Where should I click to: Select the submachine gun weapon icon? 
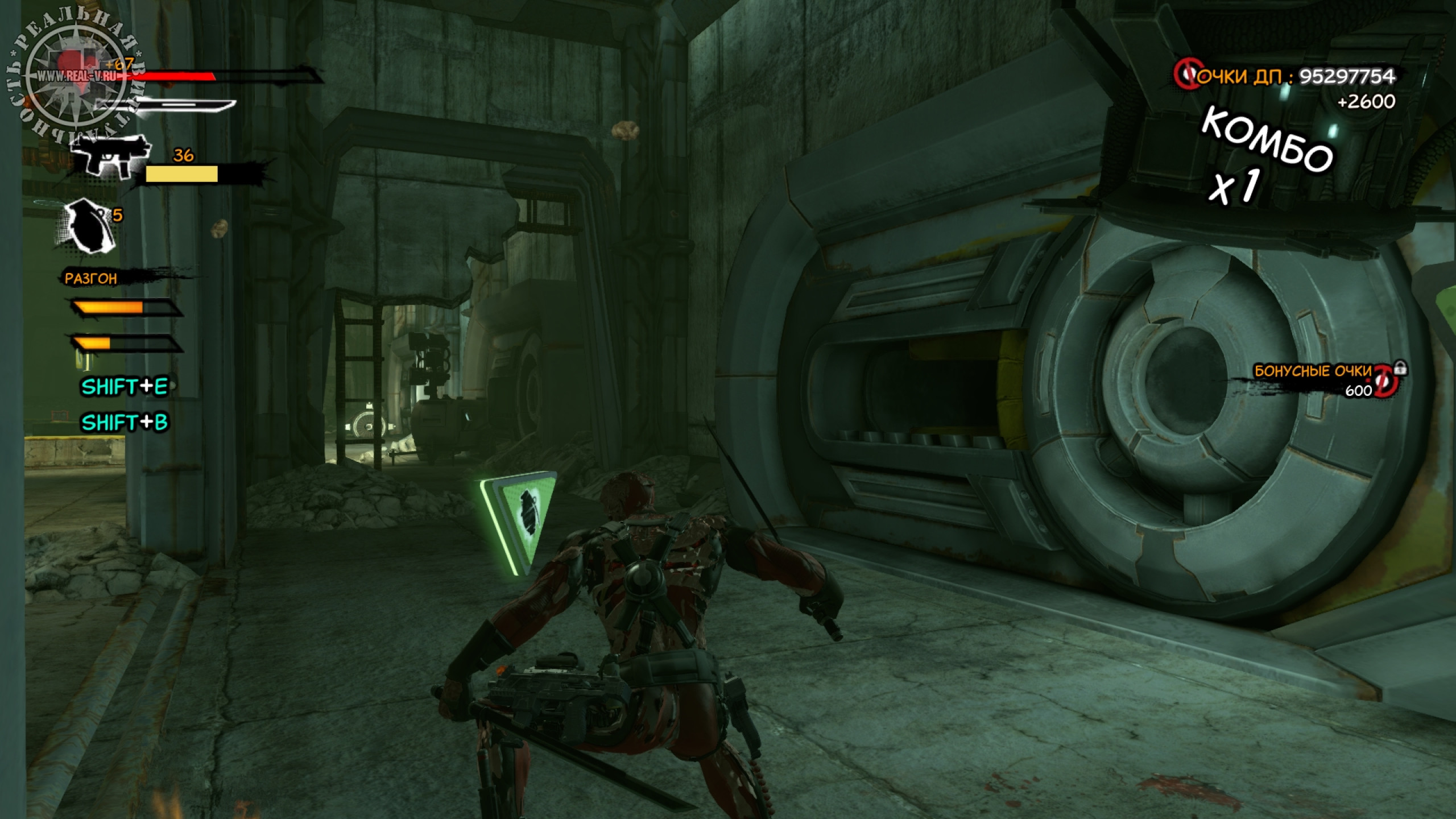click(x=111, y=154)
